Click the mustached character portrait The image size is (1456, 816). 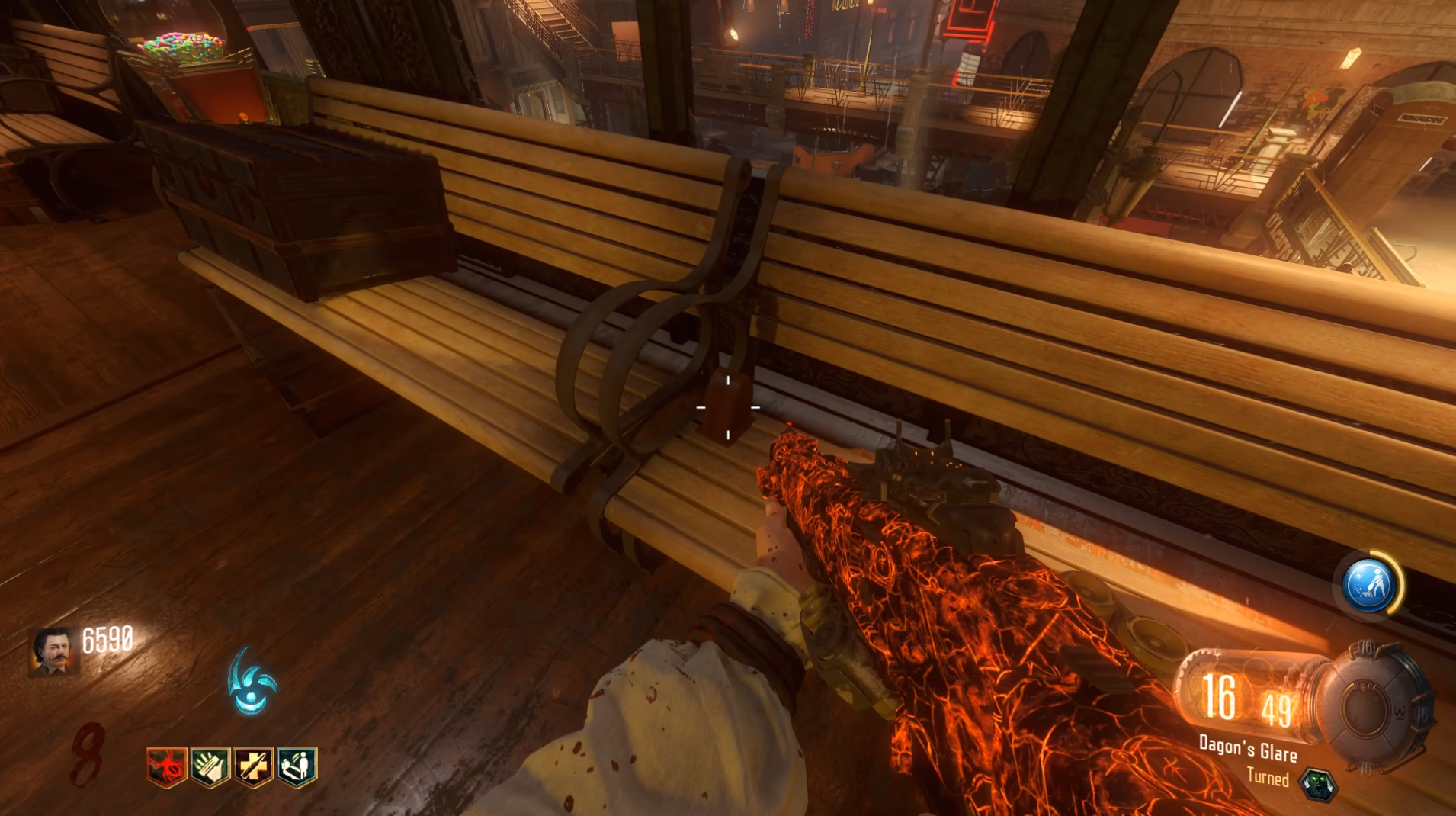coord(53,652)
